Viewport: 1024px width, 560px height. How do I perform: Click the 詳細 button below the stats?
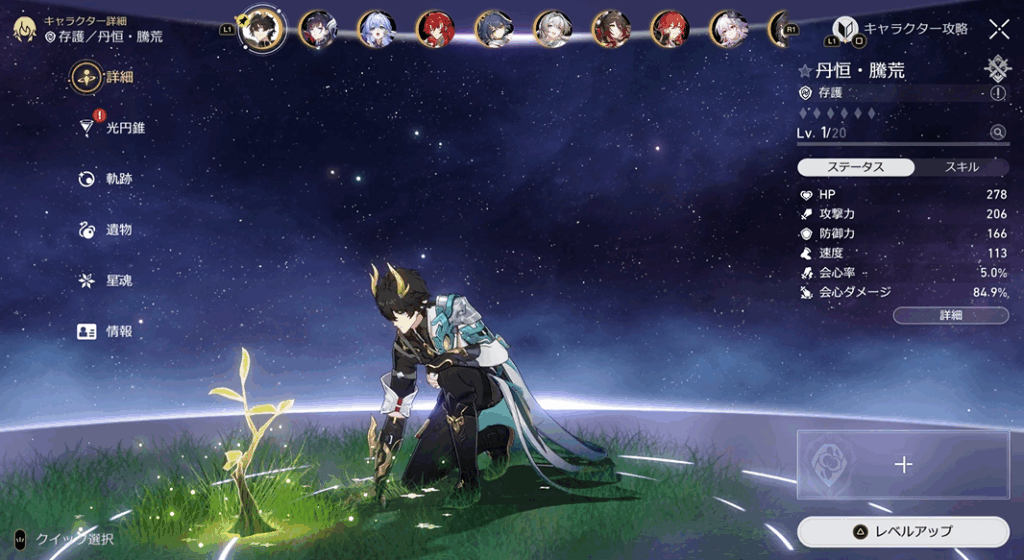[950, 315]
